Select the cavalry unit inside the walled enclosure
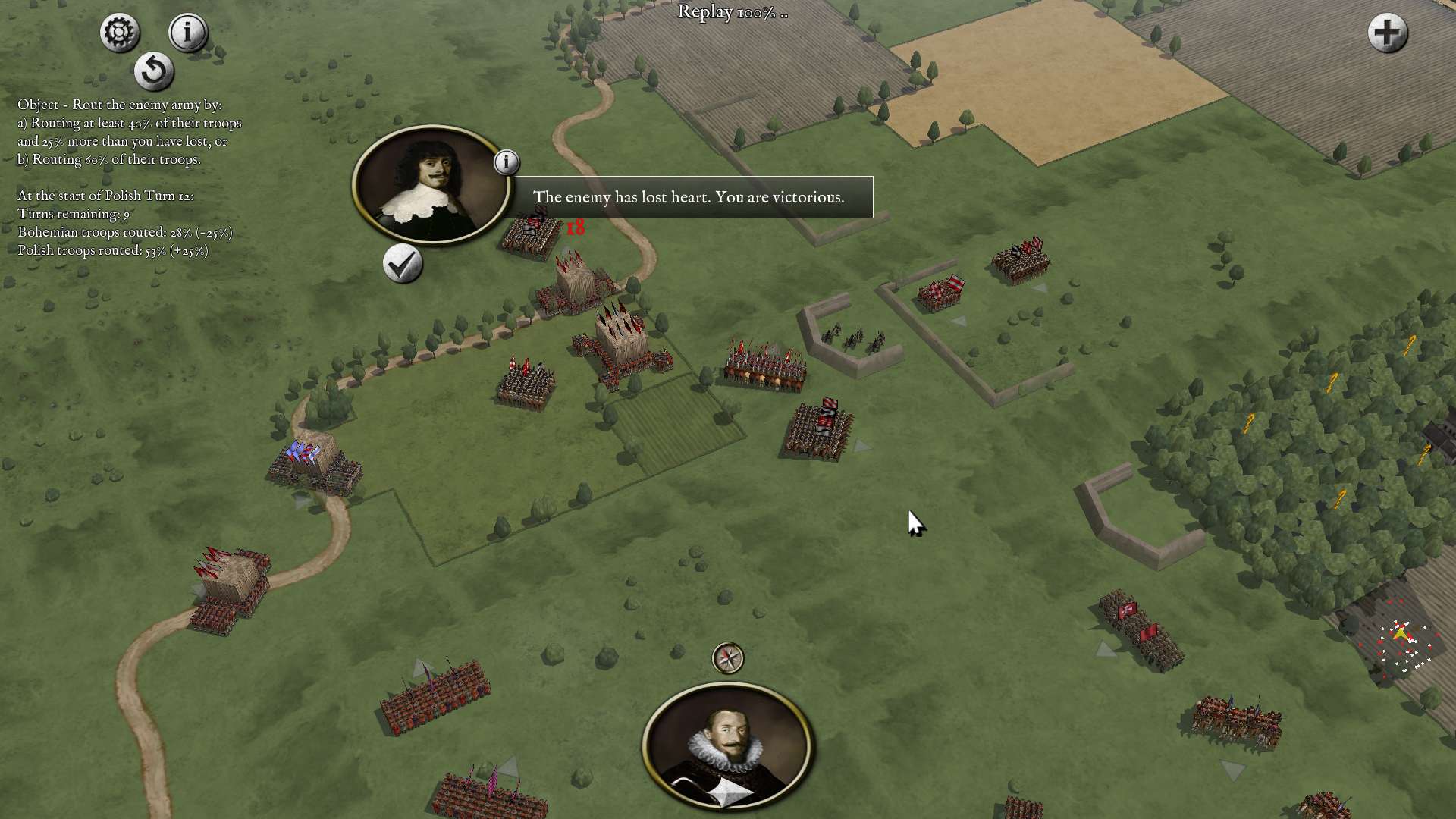Image resolution: width=1456 pixels, height=819 pixels. [x=853, y=335]
